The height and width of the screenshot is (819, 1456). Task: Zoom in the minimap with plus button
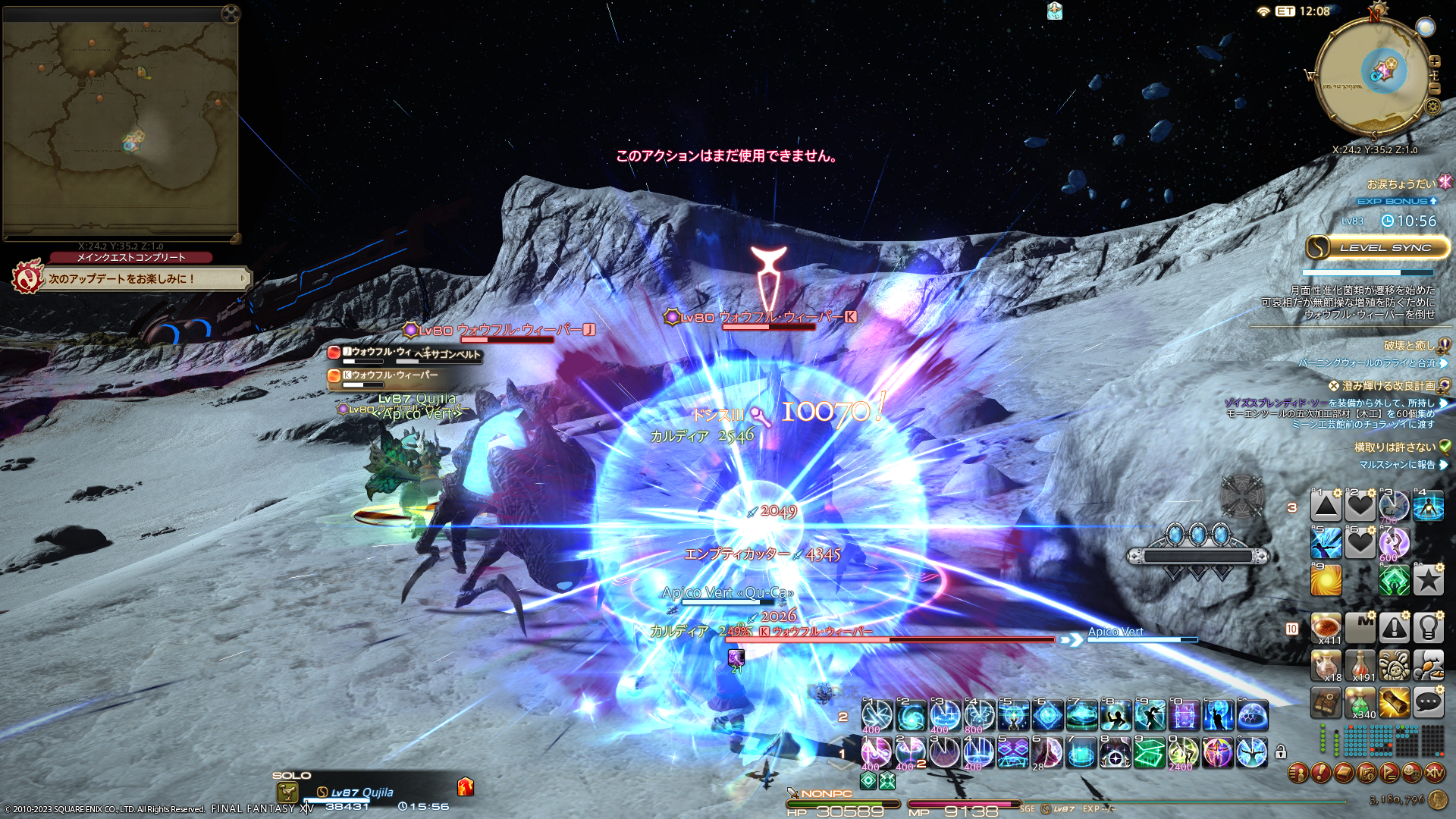point(1434,61)
